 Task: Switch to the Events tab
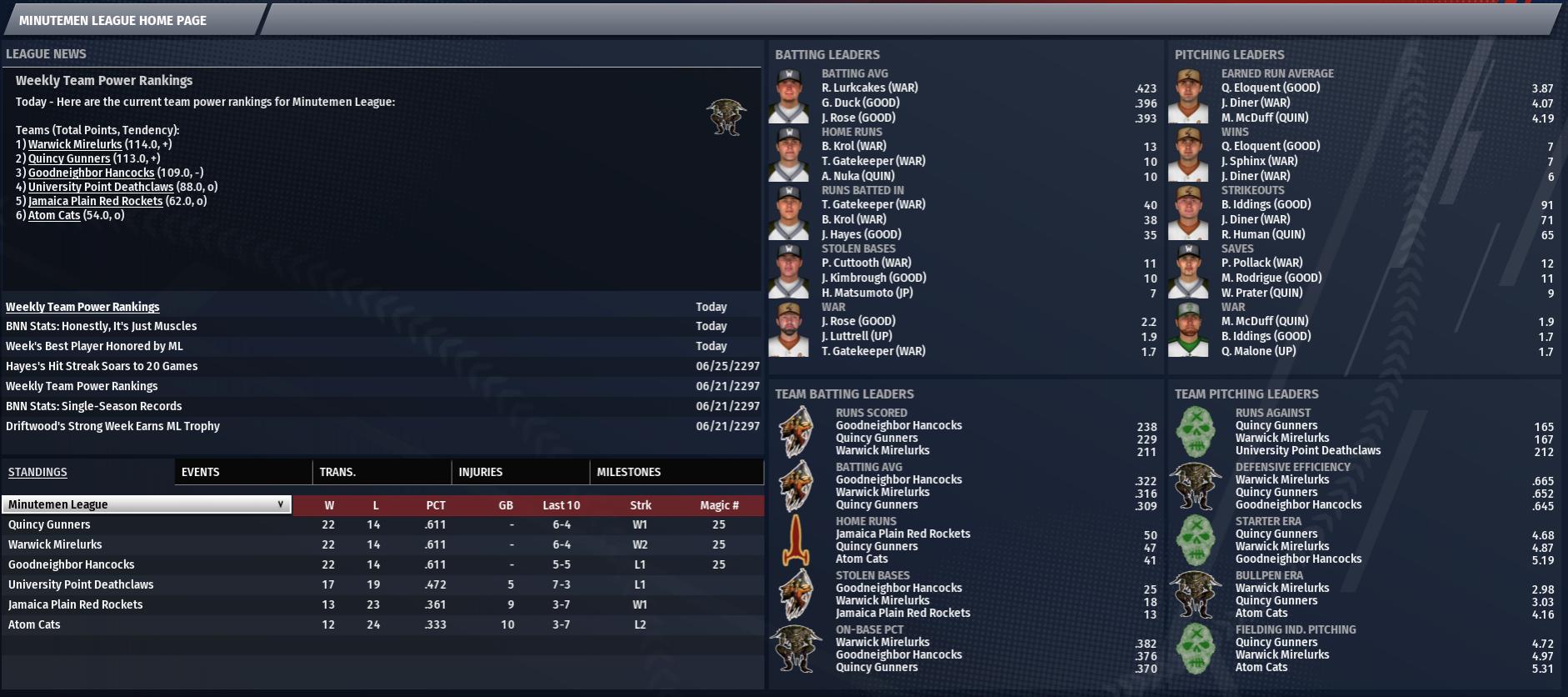[201, 472]
